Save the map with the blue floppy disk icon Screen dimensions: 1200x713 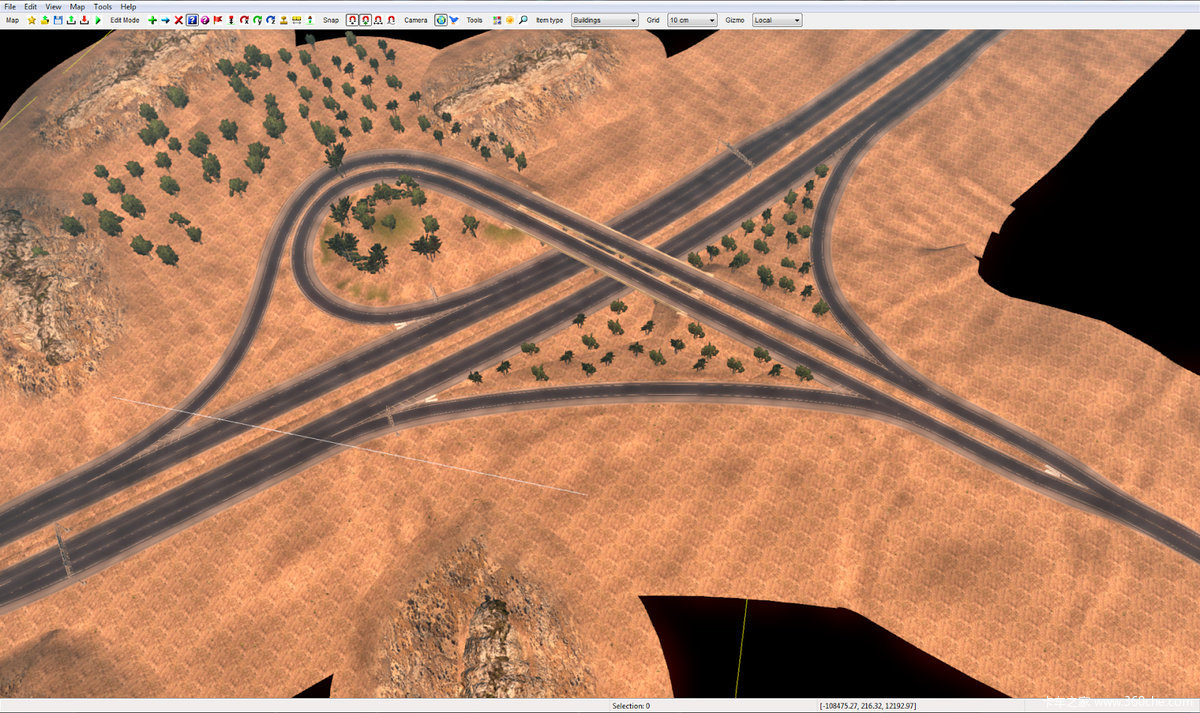(58, 20)
